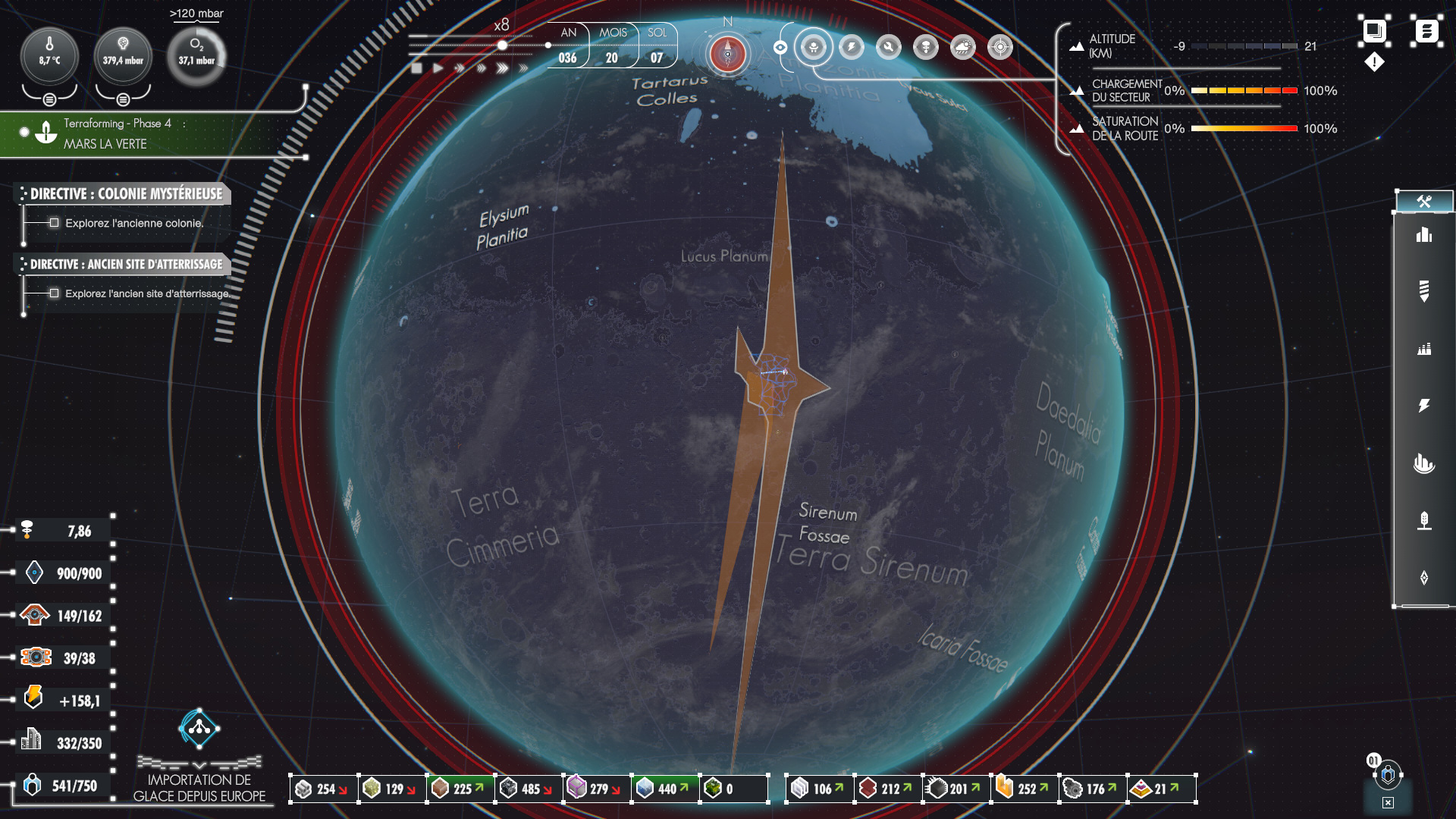Open the compass orientation control

point(728,53)
